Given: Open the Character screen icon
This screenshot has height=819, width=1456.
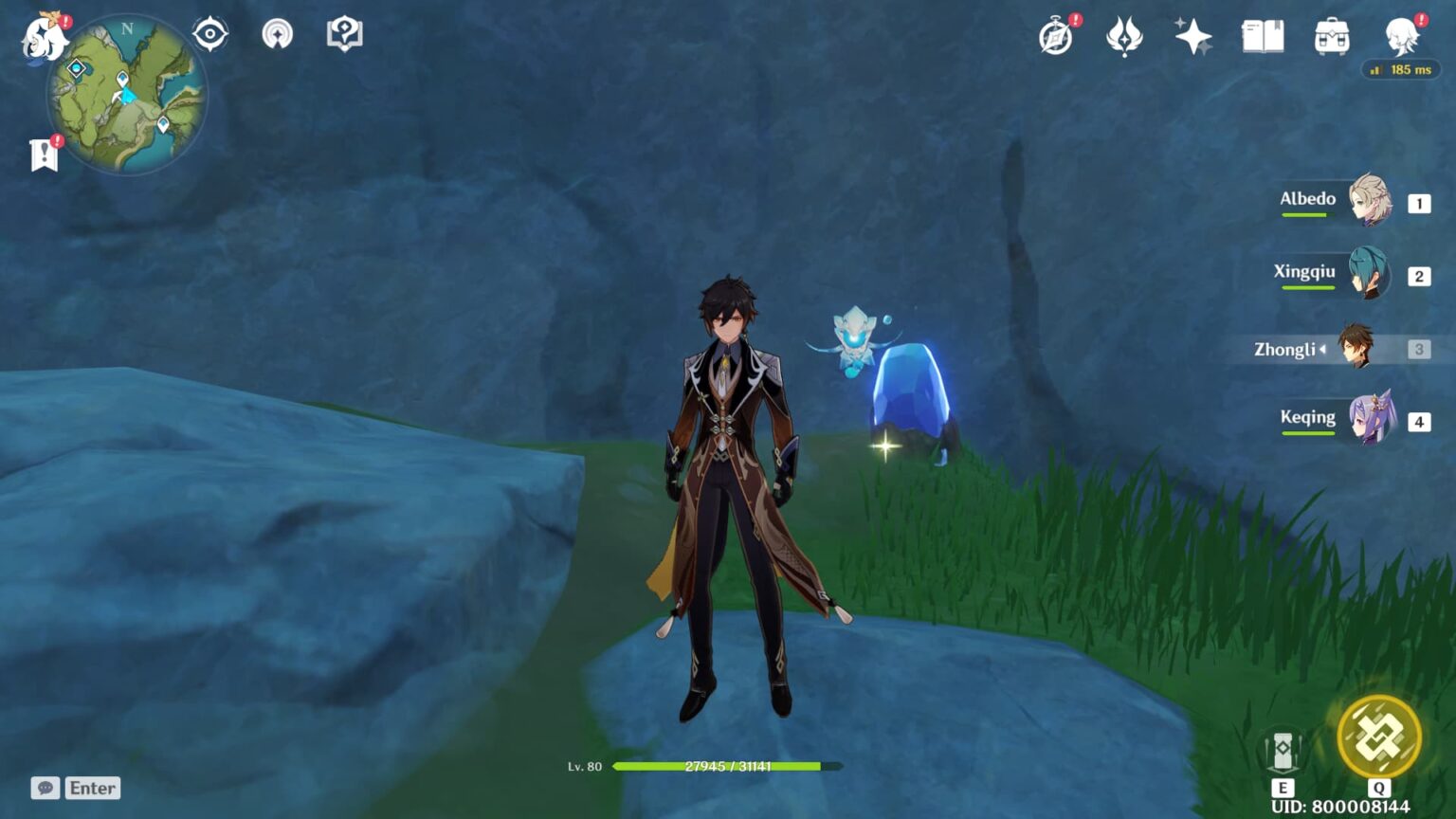Looking at the screenshot, I should click(1402, 35).
